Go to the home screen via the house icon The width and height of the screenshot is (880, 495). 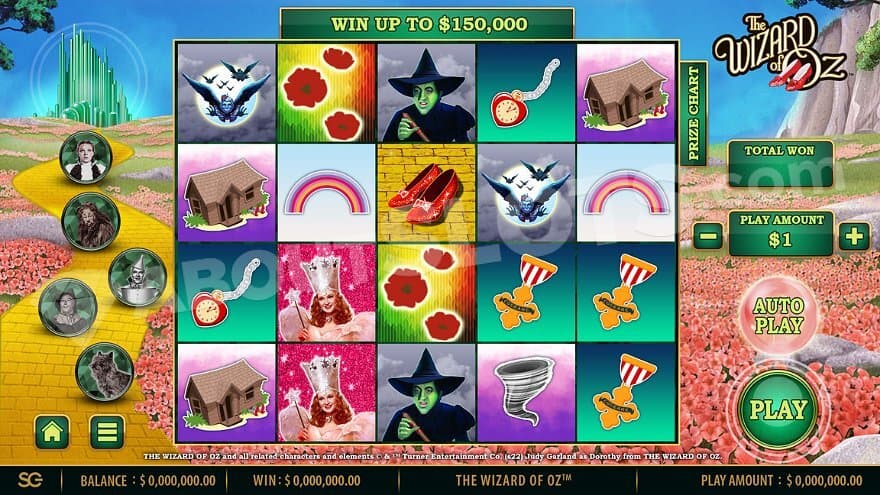pyautogui.click(x=51, y=431)
